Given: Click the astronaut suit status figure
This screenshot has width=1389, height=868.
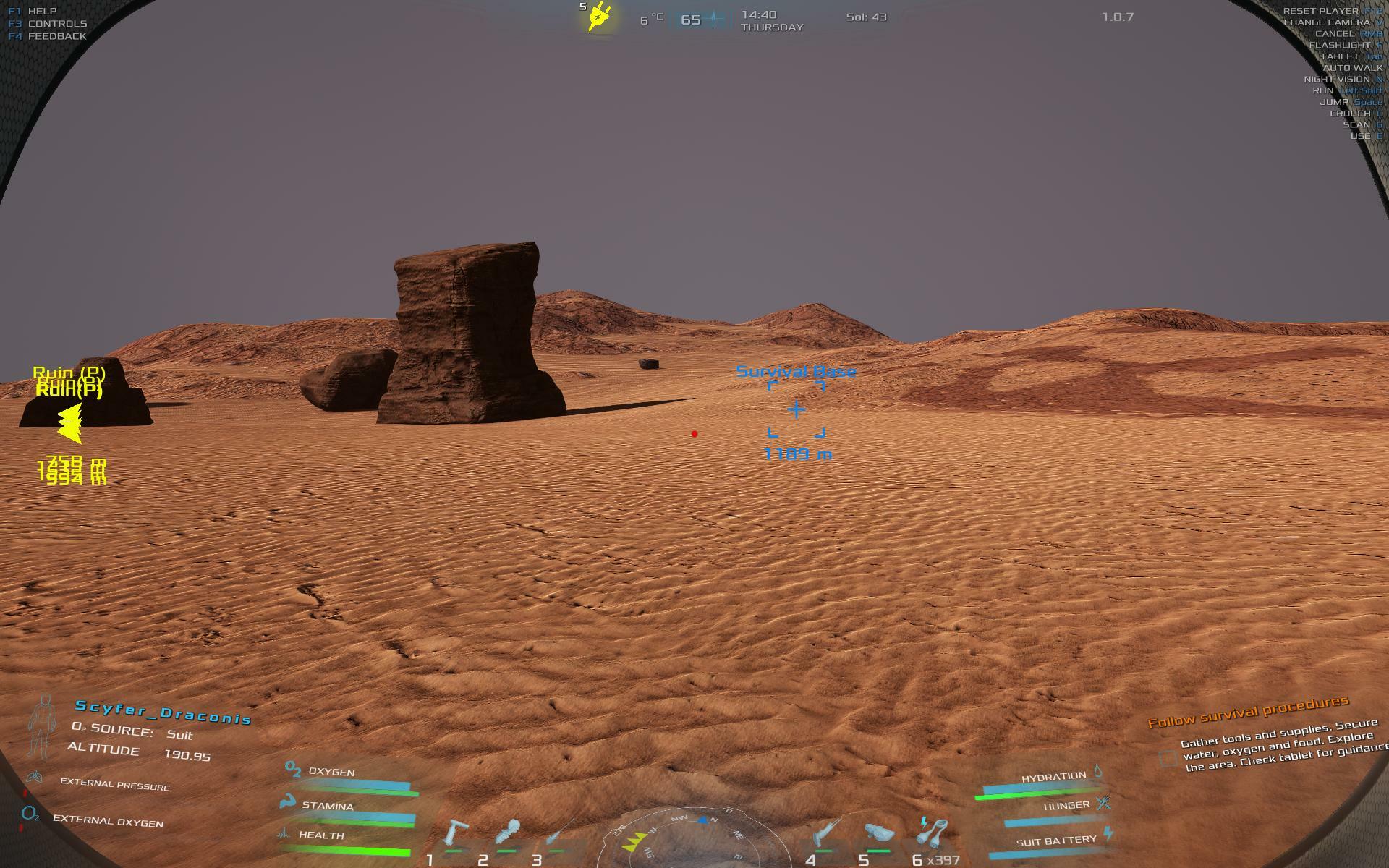Looking at the screenshot, I should (x=42, y=726).
